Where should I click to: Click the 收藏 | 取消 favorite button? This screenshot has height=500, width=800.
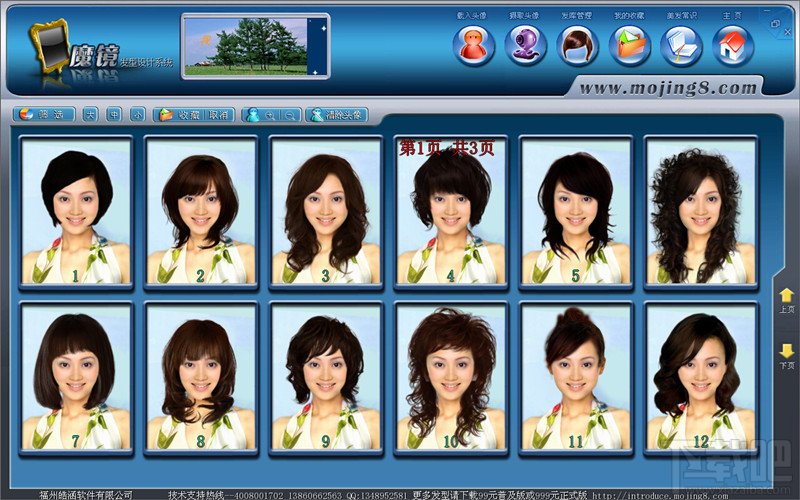[x=194, y=115]
